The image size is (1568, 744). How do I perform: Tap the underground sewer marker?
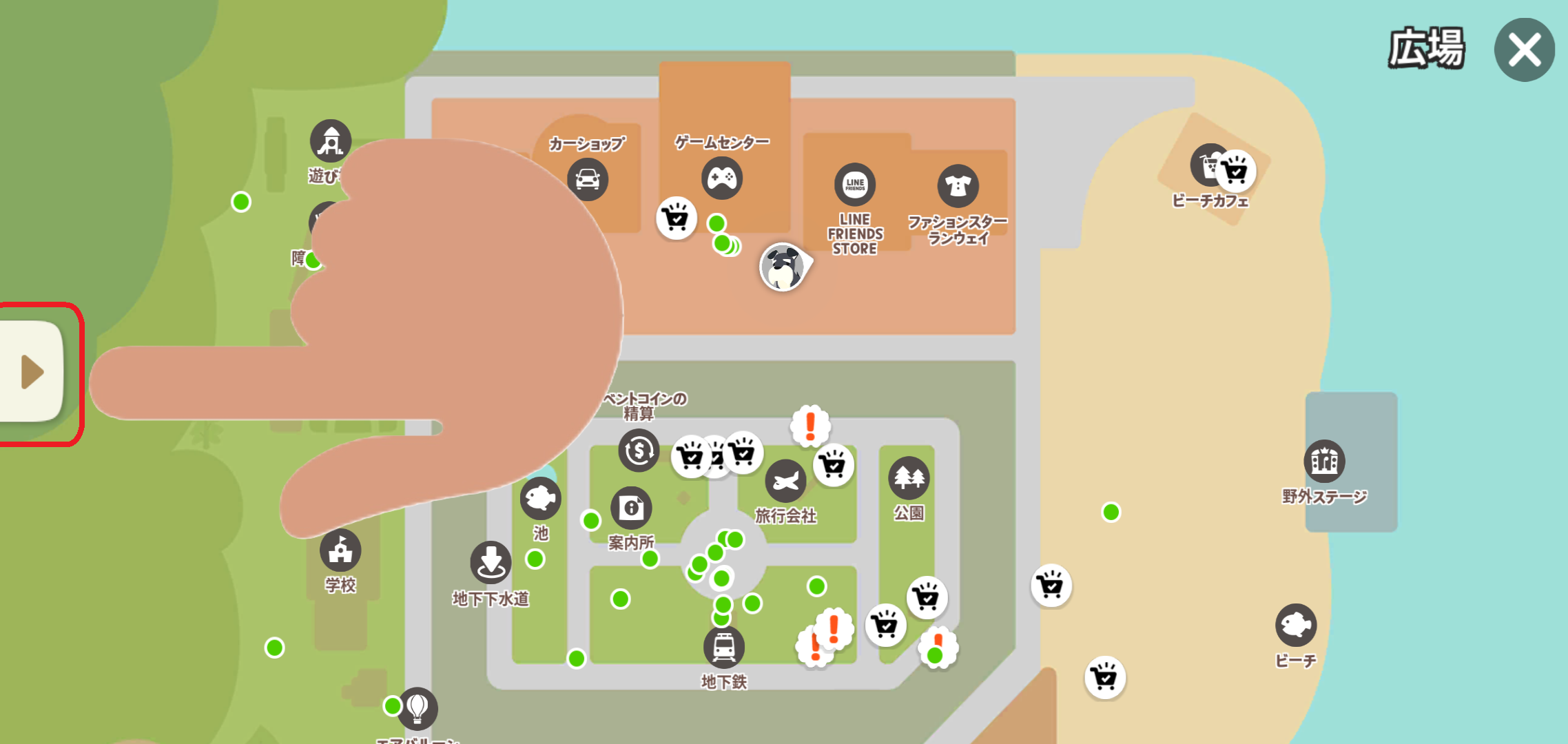491,561
